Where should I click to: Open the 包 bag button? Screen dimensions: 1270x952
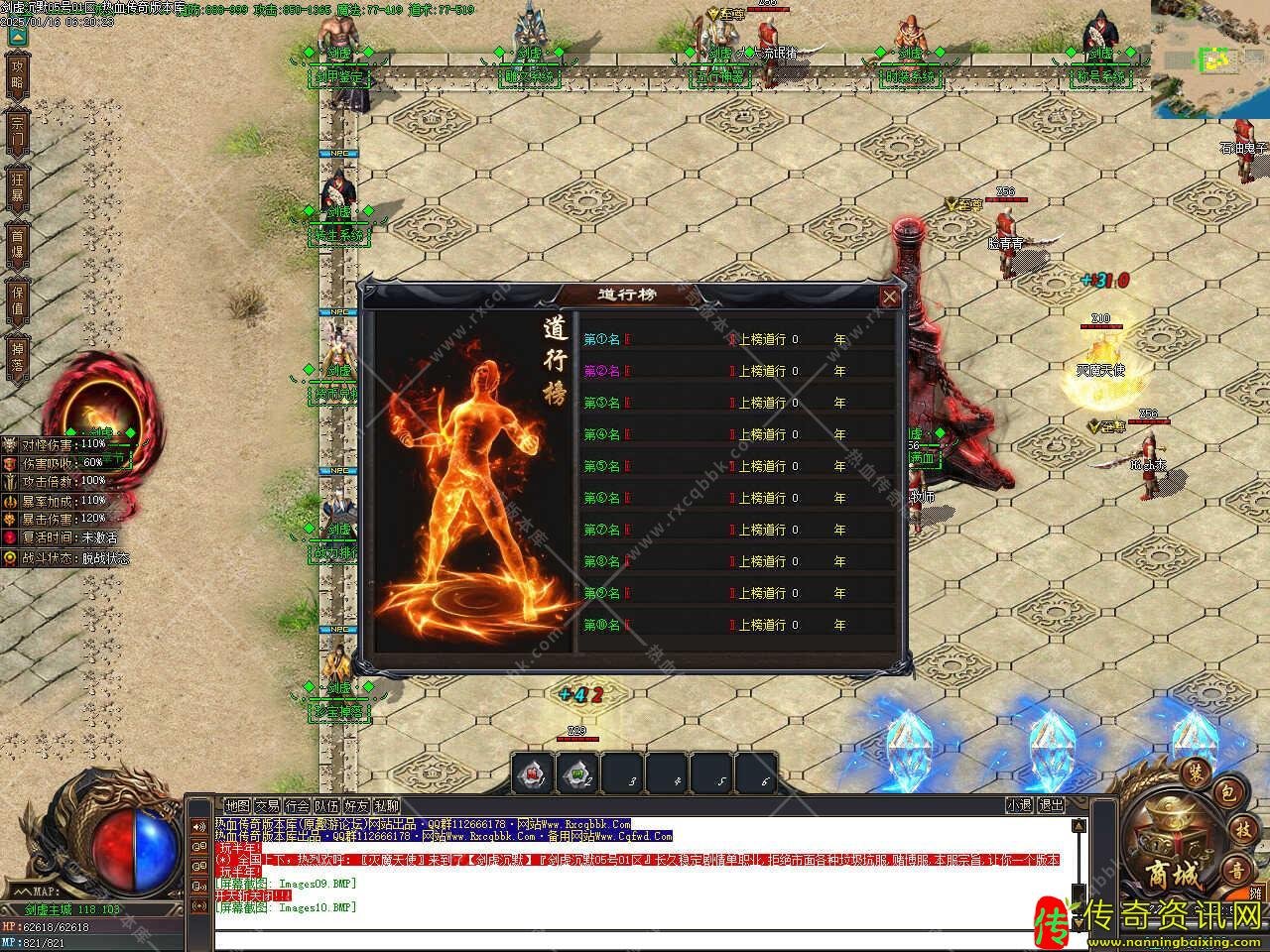[1226, 792]
